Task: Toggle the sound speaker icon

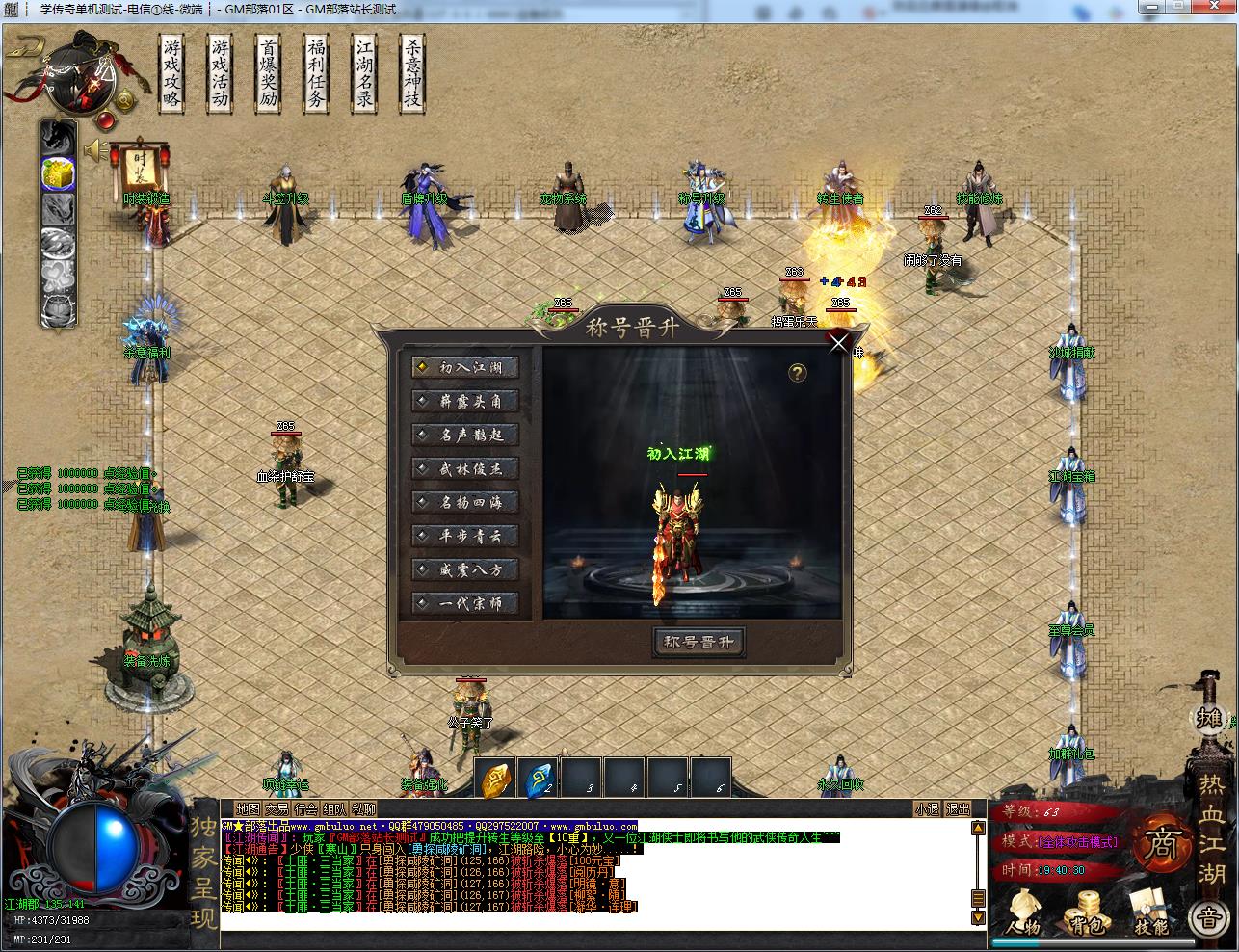Action: (x=94, y=150)
